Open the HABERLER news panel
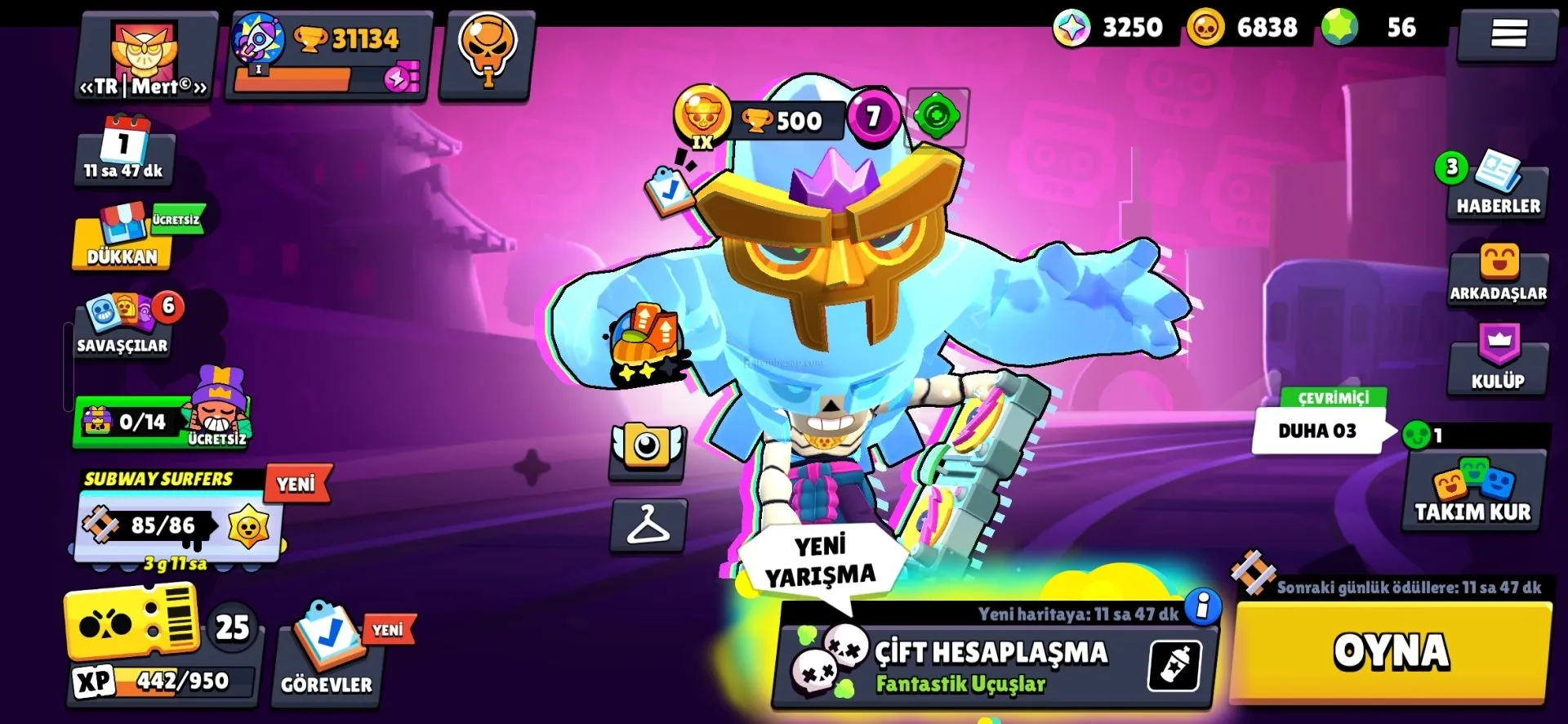Image resolution: width=1568 pixels, height=724 pixels. [x=1498, y=188]
